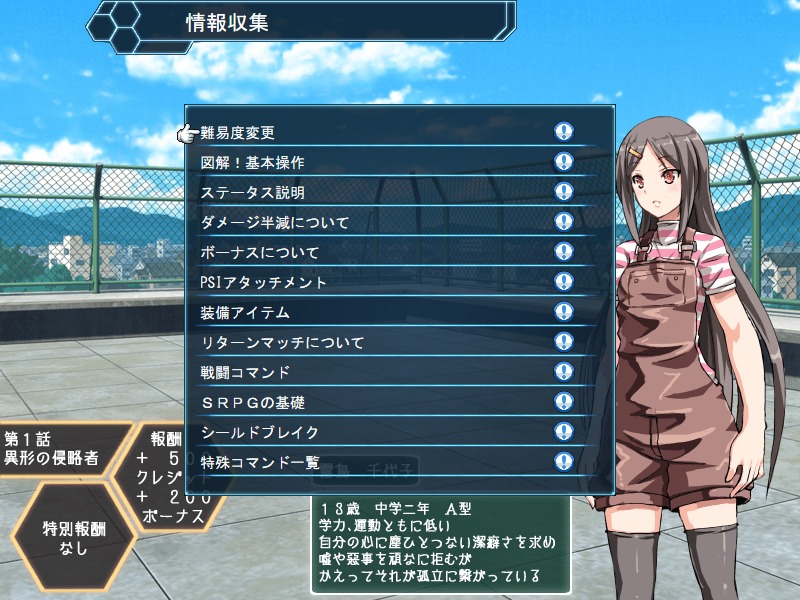This screenshot has width=800, height=600.
Task: Select the 難易度変更 menu entry
Action: coord(238,132)
